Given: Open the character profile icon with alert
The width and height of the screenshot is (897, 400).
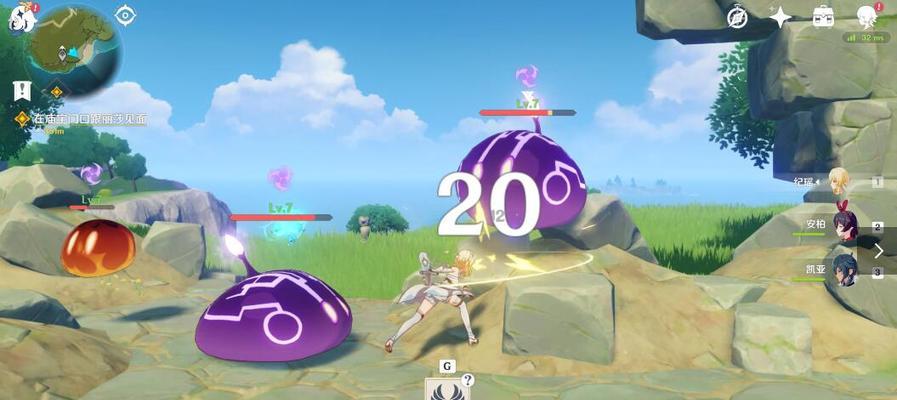Looking at the screenshot, I should coord(866,16).
